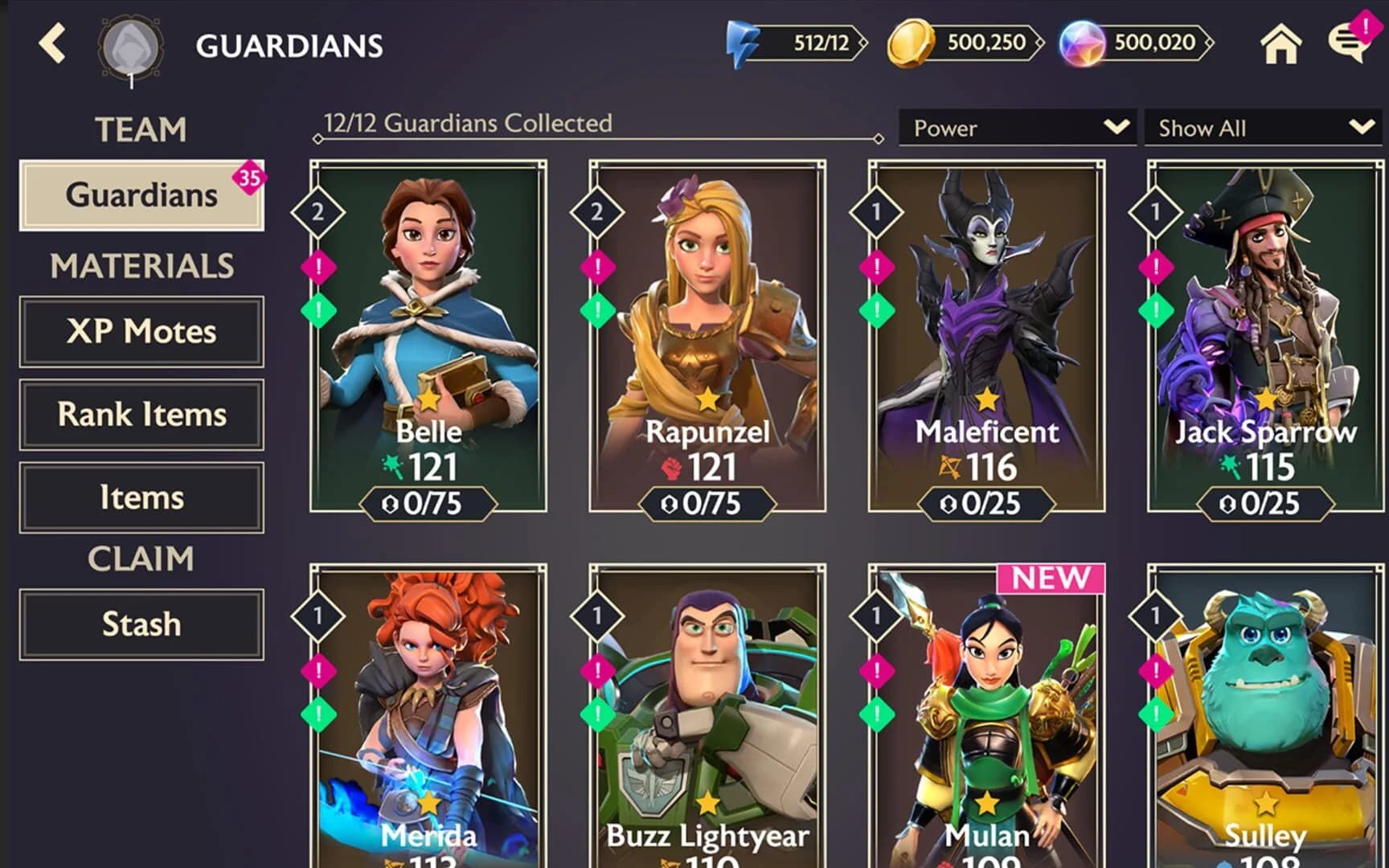Toggle the pink alert badge on Maleficent
Image resolution: width=1389 pixels, height=868 pixels.
(875, 266)
